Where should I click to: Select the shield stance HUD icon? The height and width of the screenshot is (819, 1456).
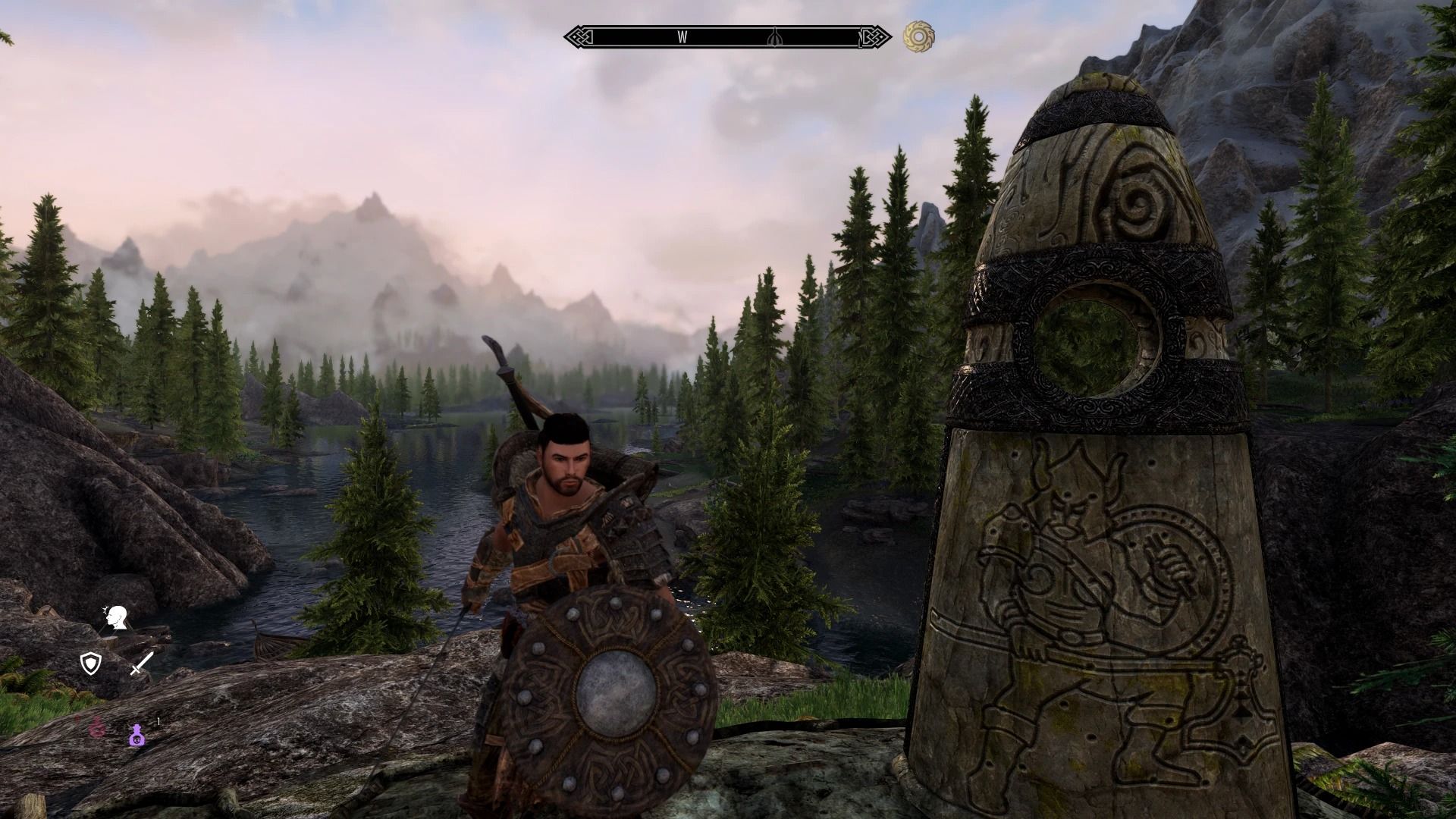(x=90, y=664)
